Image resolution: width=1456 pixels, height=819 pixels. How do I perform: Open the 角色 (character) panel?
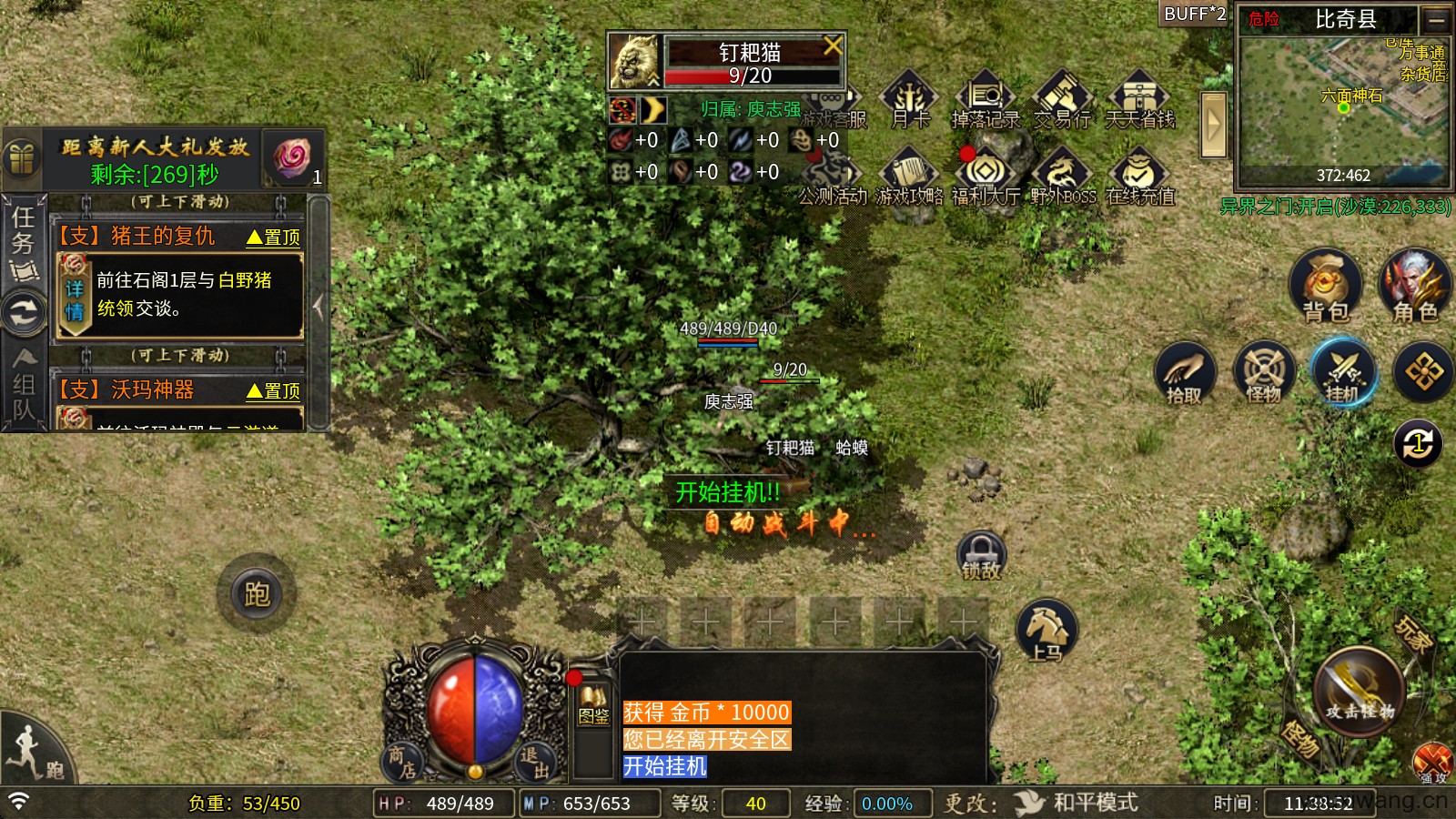click(x=1413, y=287)
